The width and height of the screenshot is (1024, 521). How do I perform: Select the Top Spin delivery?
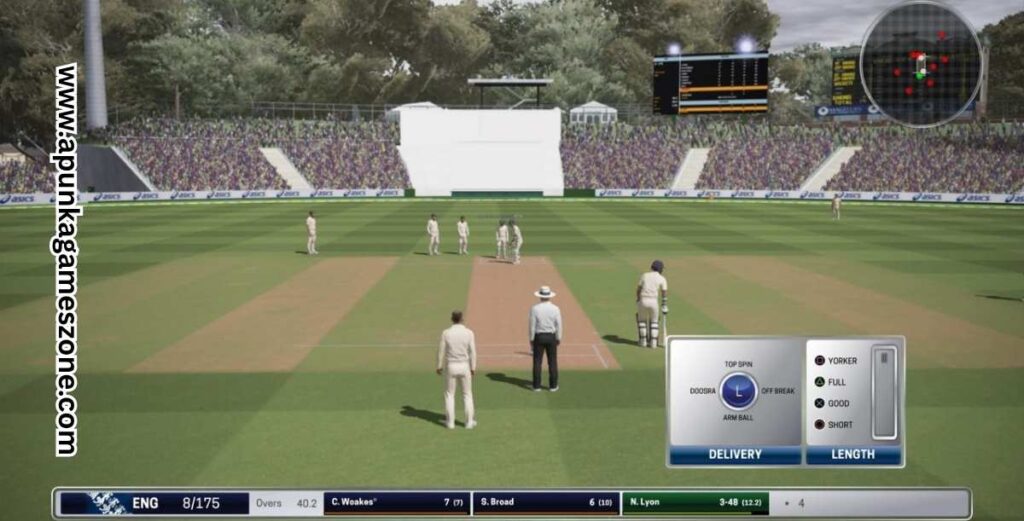738,365
